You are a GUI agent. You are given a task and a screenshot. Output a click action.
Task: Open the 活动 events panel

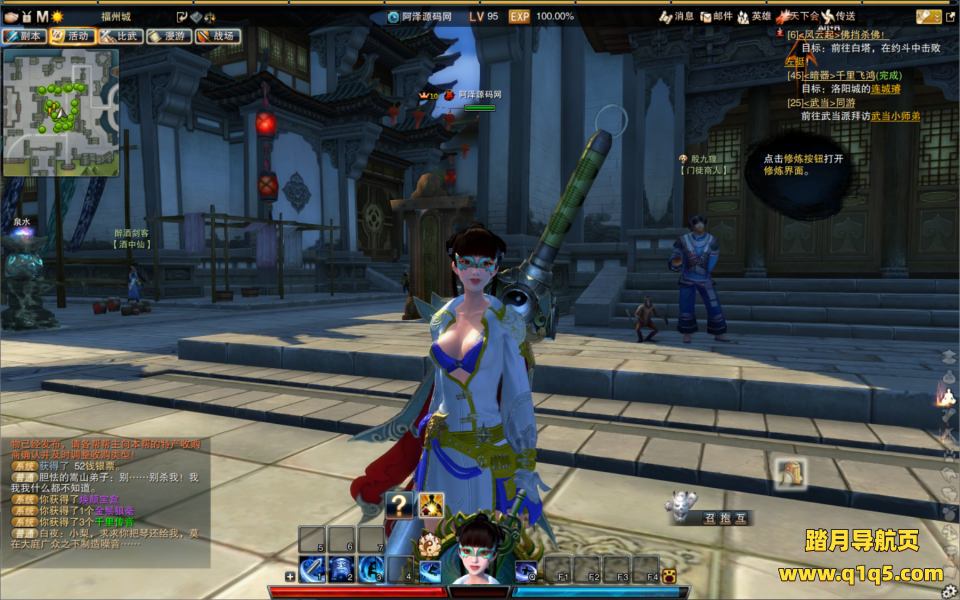[72, 36]
